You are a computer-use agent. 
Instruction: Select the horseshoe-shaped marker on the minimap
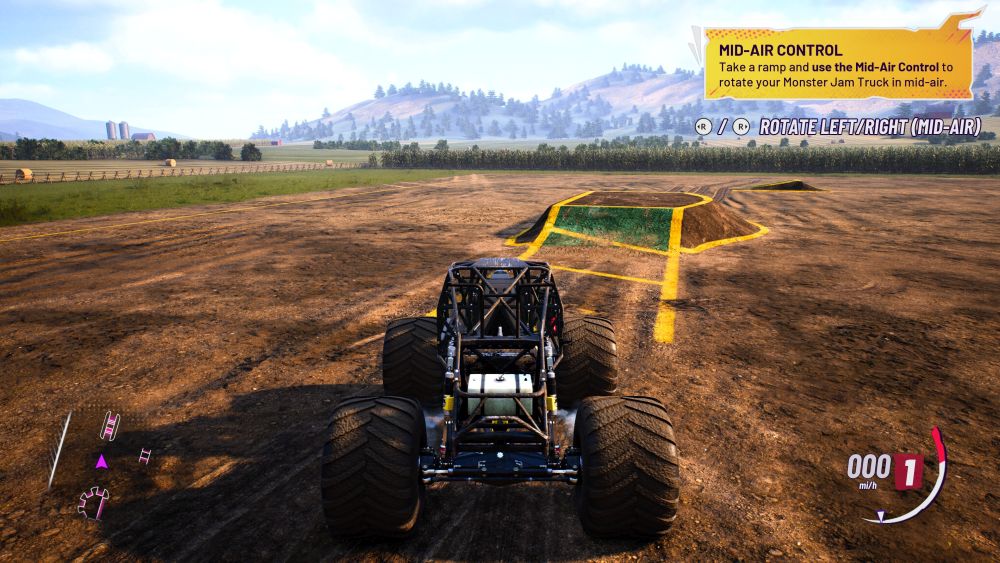click(93, 501)
